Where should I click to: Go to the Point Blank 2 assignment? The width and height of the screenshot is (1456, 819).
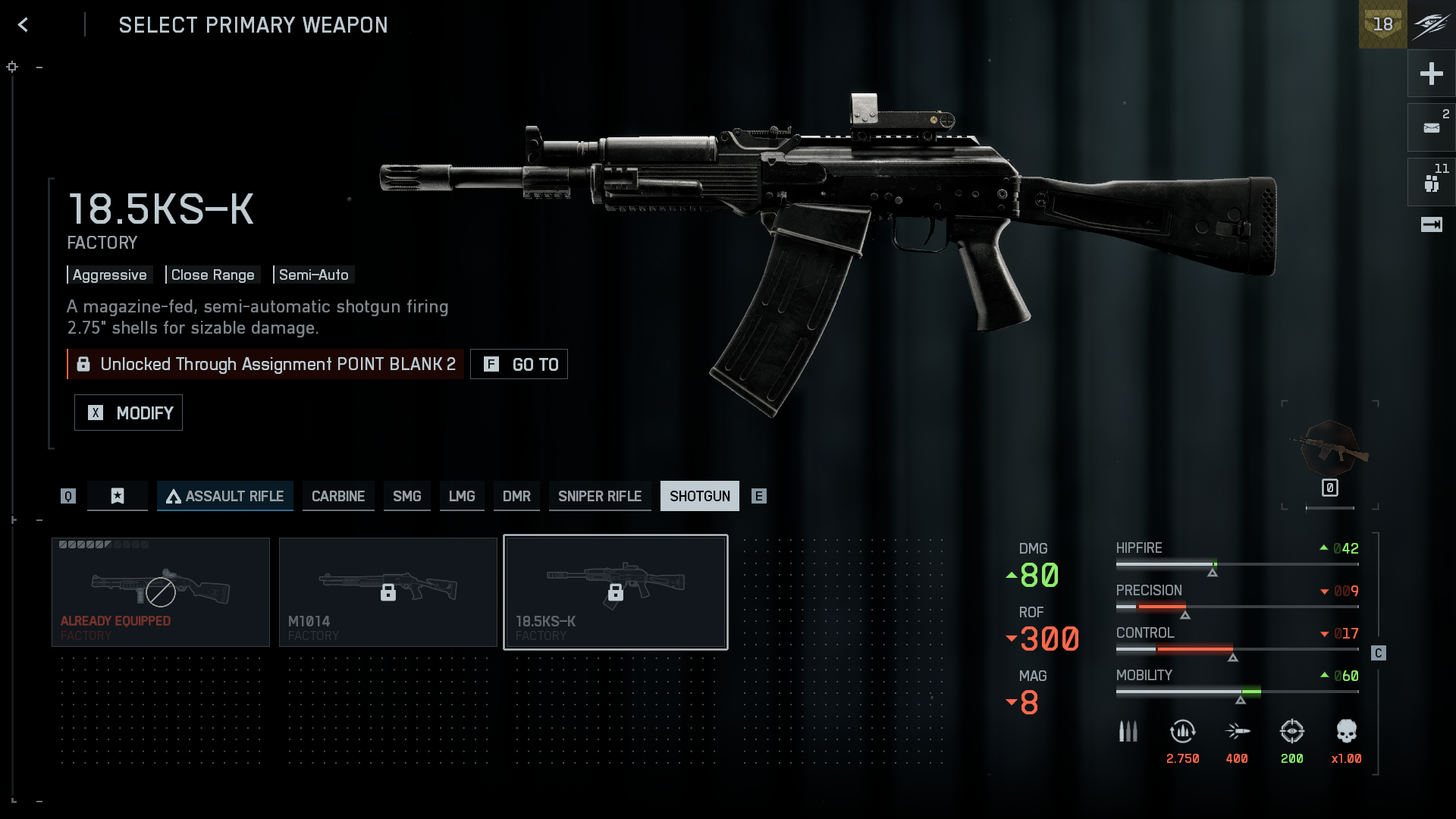[x=519, y=364]
